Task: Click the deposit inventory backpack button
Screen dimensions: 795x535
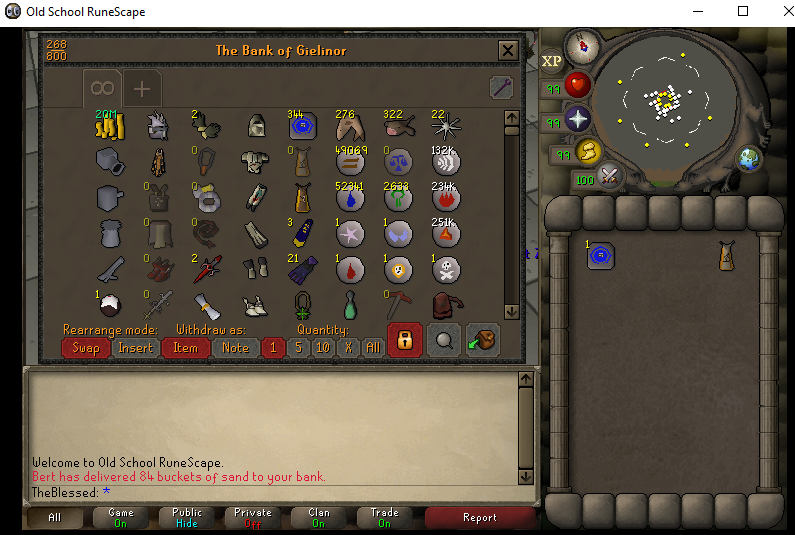Action: coord(483,340)
